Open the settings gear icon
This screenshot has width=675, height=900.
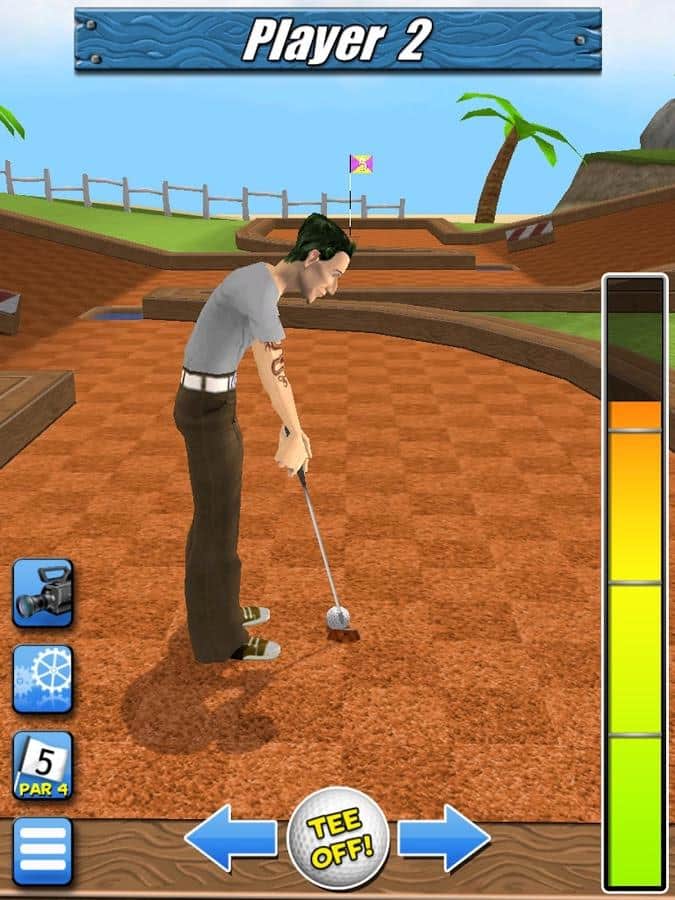(42, 679)
